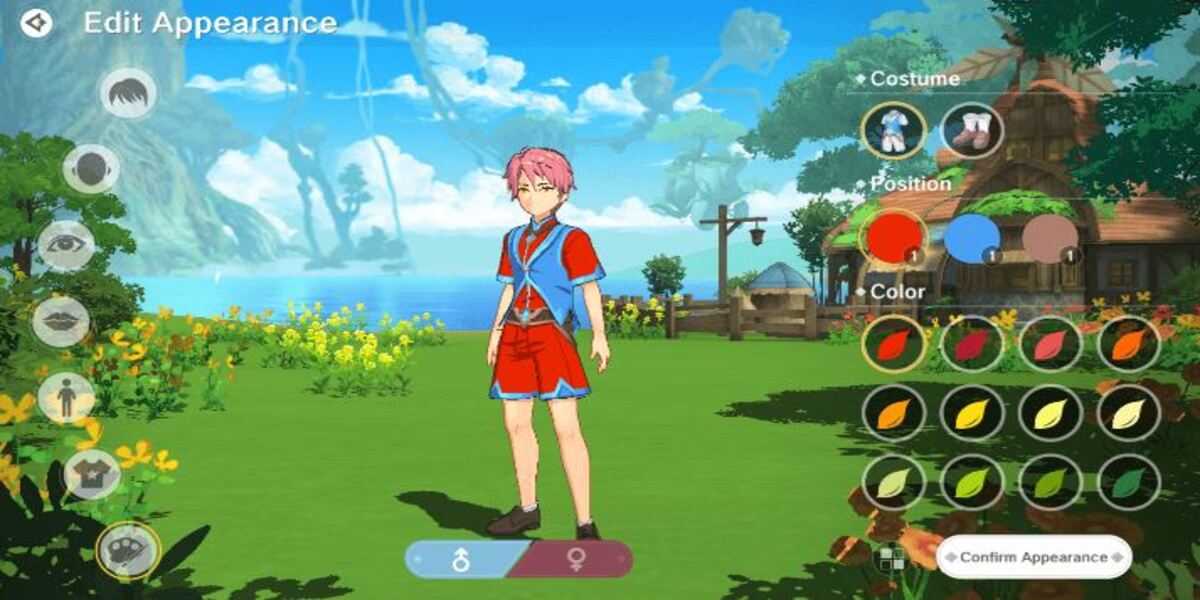
Task: Choose the pale cream leaf color
Action: (x=1129, y=413)
